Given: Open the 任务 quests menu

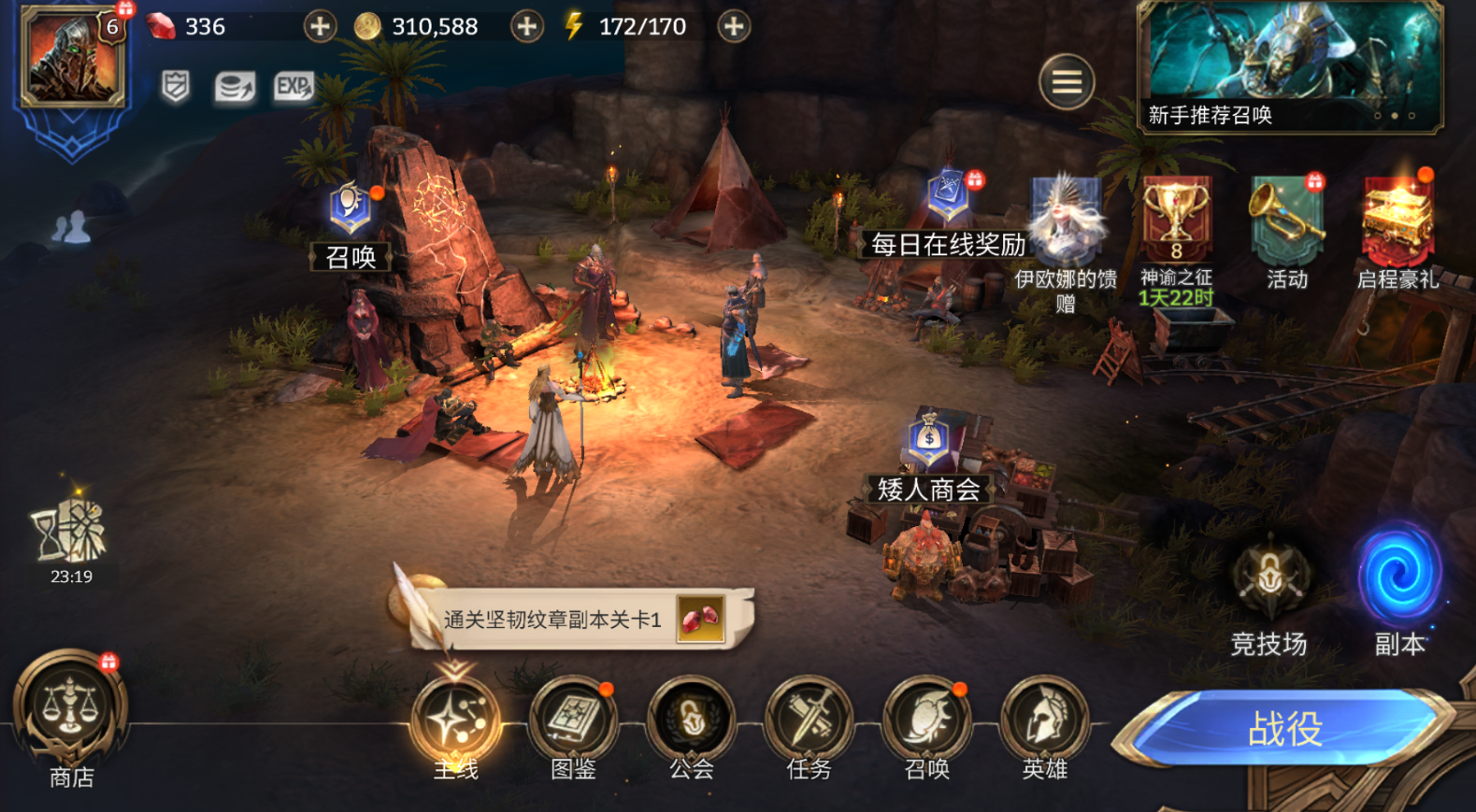Looking at the screenshot, I should coord(809,721).
